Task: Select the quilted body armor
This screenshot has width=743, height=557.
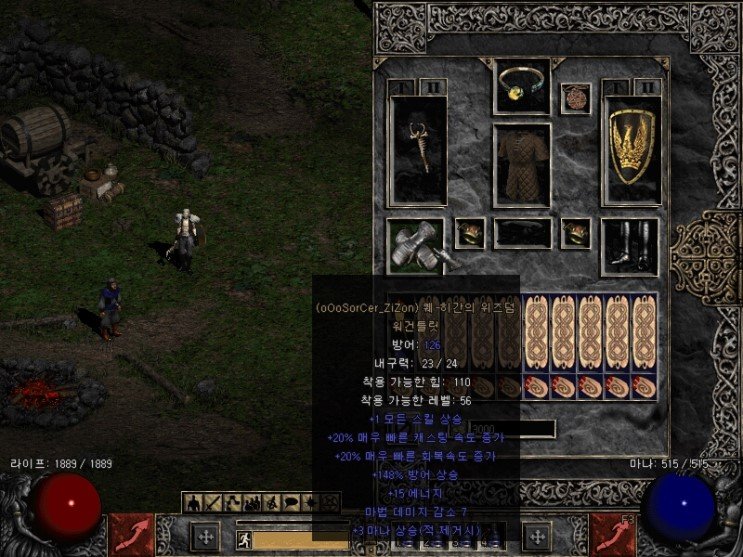Action: point(522,165)
